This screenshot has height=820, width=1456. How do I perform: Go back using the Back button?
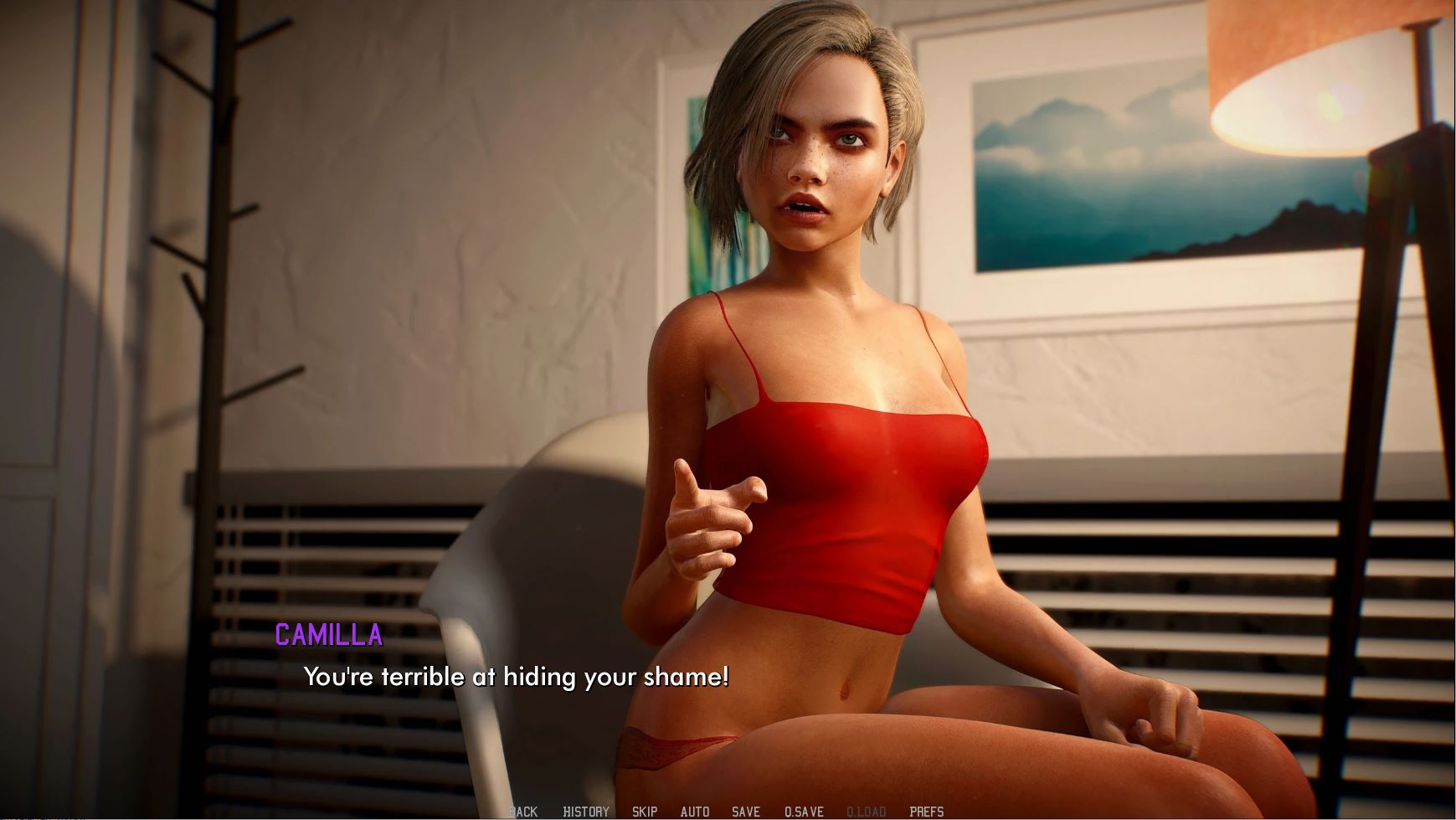click(523, 811)
